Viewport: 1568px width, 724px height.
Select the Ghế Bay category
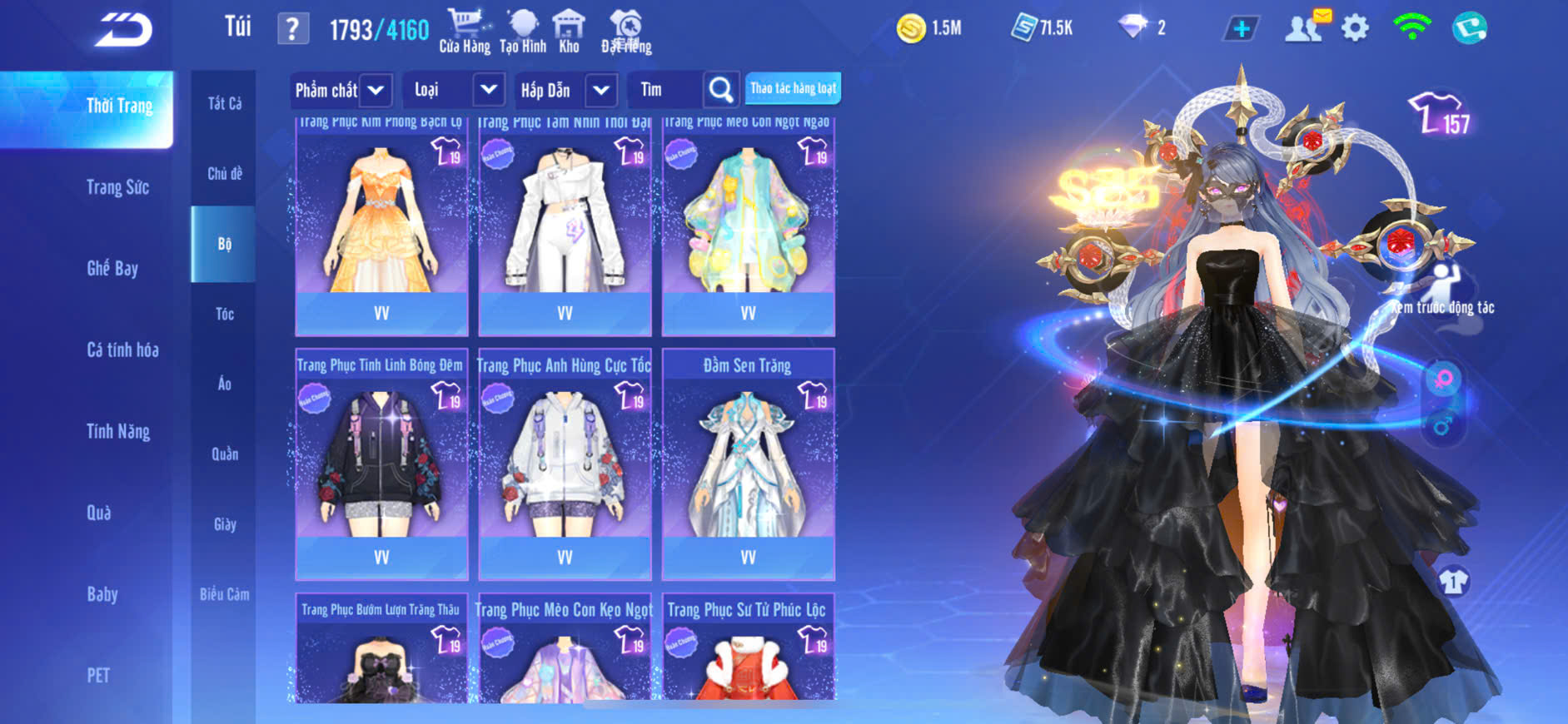click(112, 268)
